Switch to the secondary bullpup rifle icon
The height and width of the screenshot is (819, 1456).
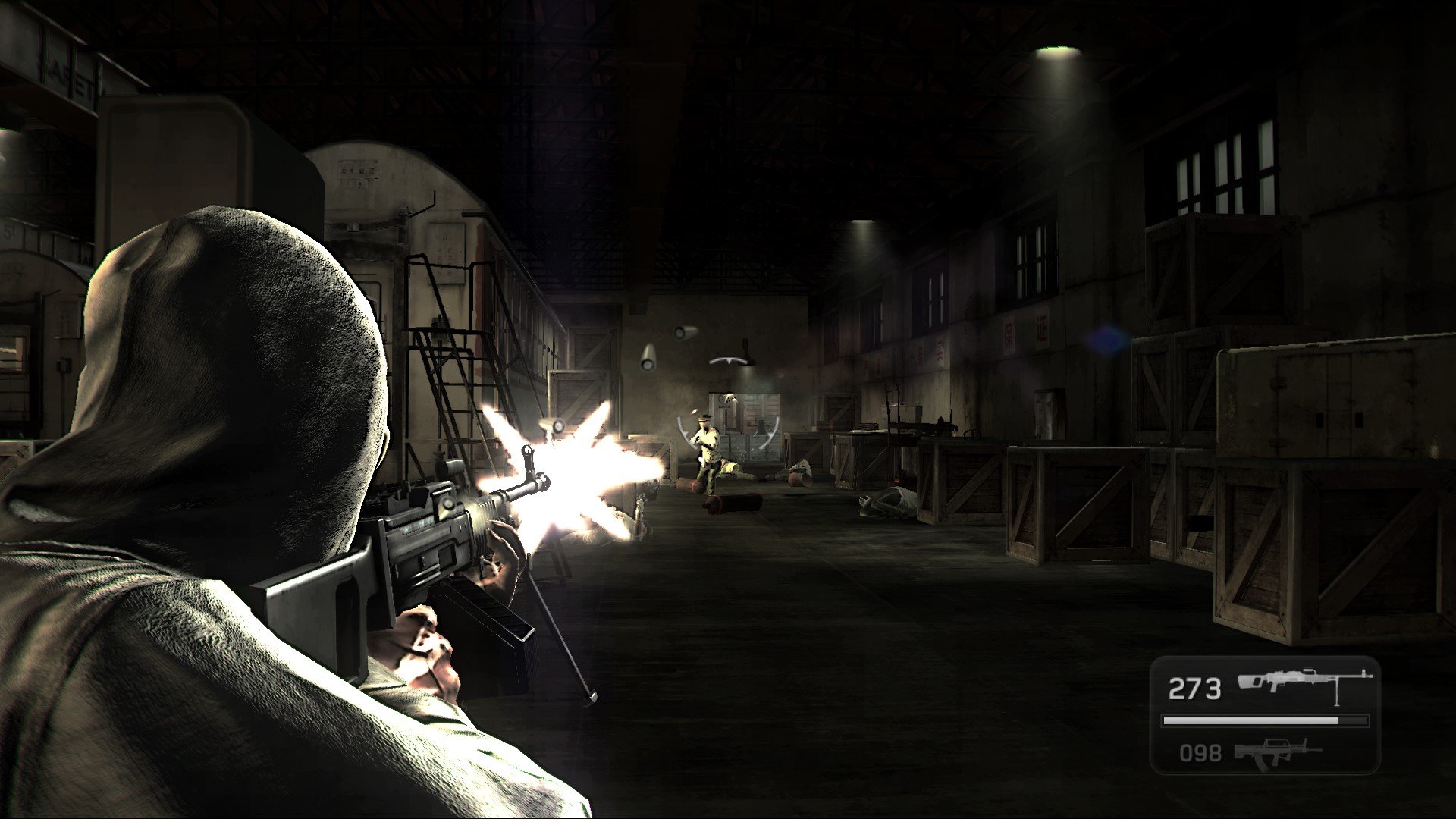[x=1276, y=753]
